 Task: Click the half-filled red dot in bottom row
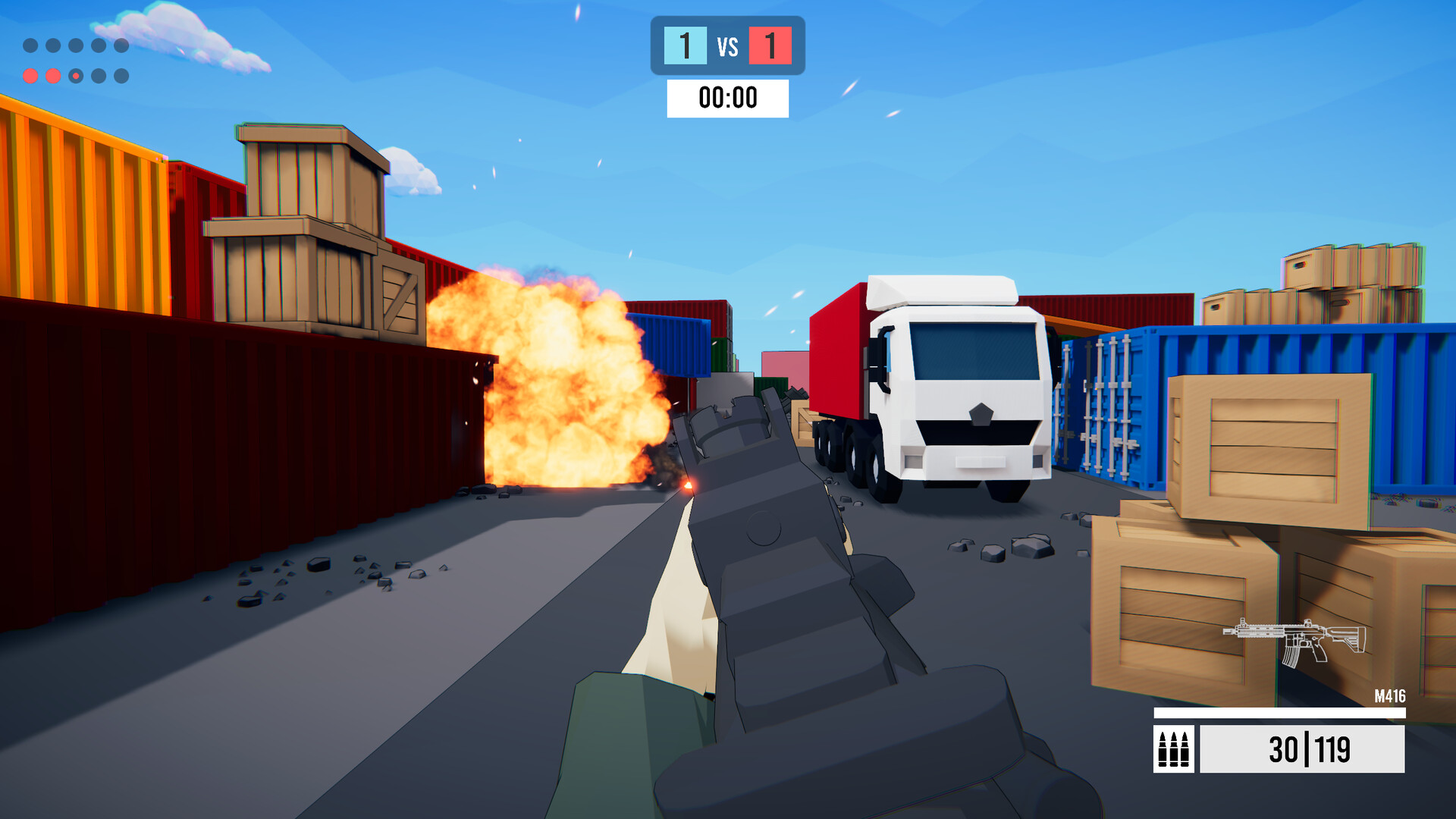(76, 77)
